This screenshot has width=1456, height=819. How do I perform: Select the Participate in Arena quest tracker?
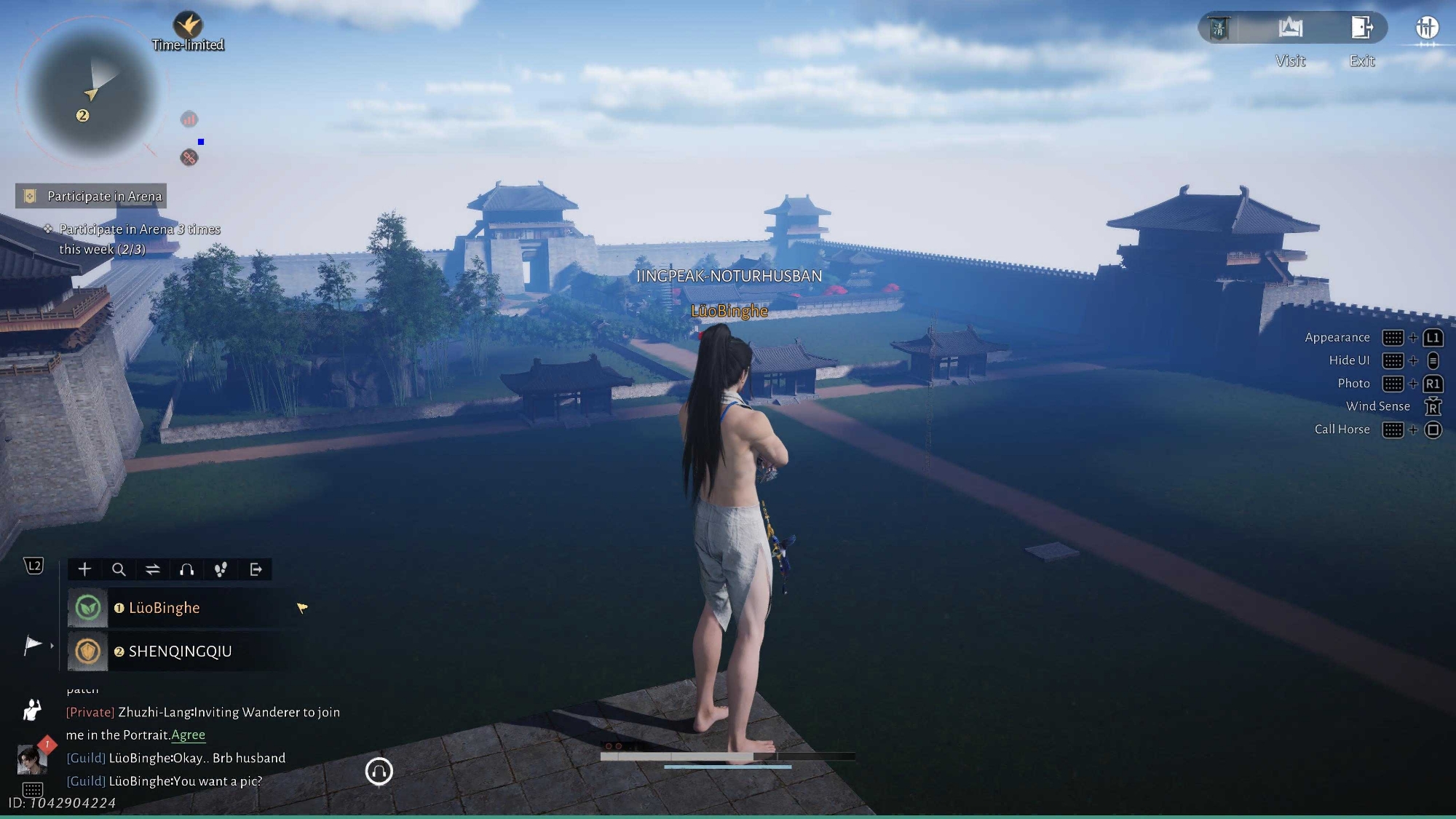92,196
